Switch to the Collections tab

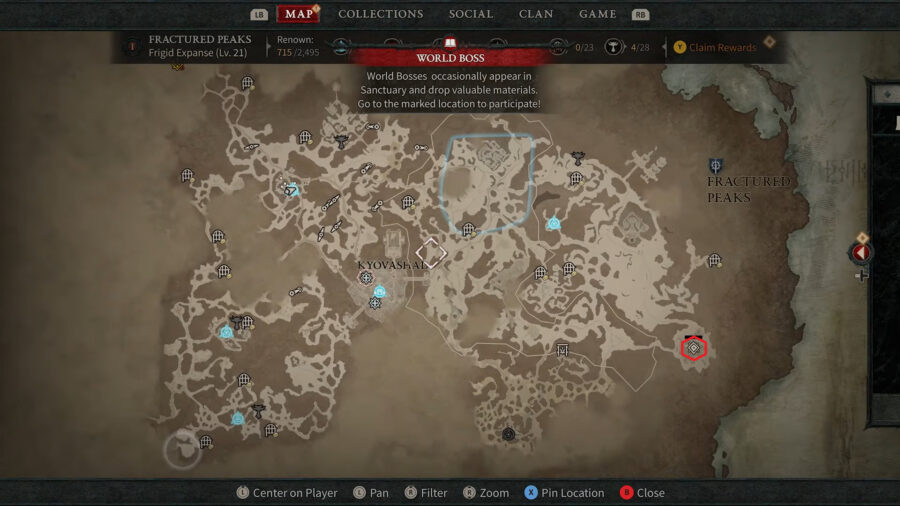pyautogui.click(x=380, y=14)
